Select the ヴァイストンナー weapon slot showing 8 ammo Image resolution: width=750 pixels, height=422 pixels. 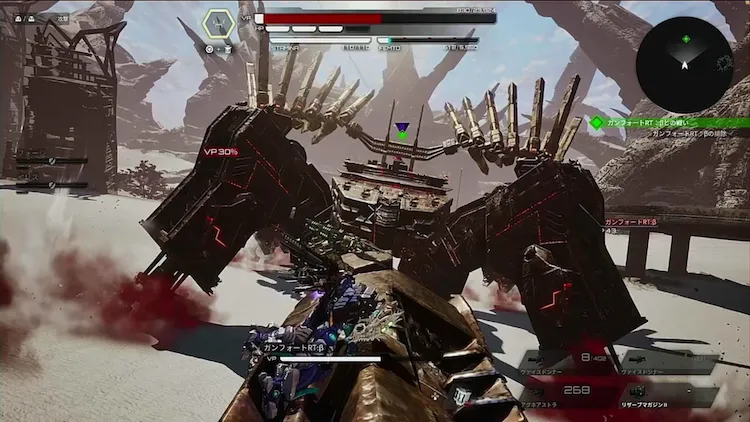pos(569,363)
